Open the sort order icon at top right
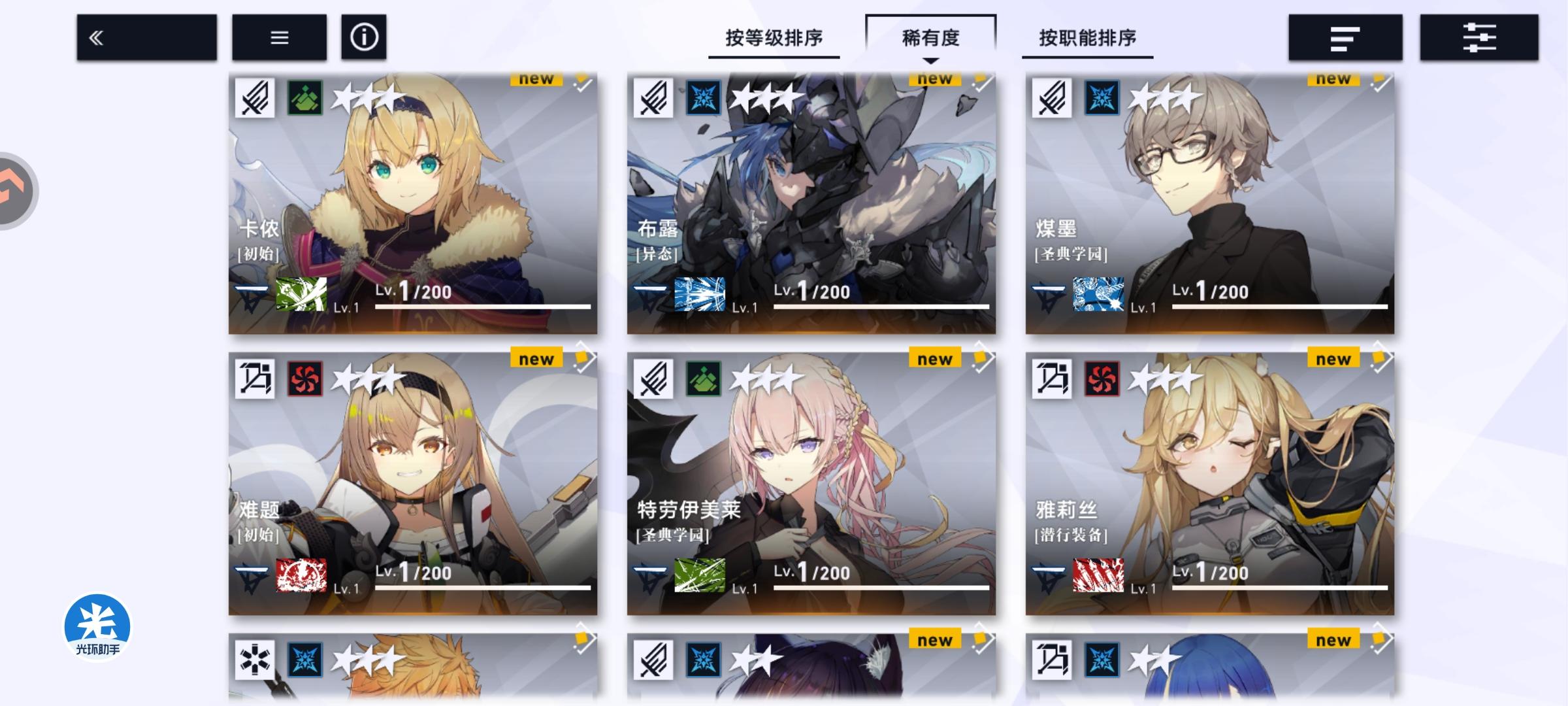 pyautogui.click(x=1344, y=37)
